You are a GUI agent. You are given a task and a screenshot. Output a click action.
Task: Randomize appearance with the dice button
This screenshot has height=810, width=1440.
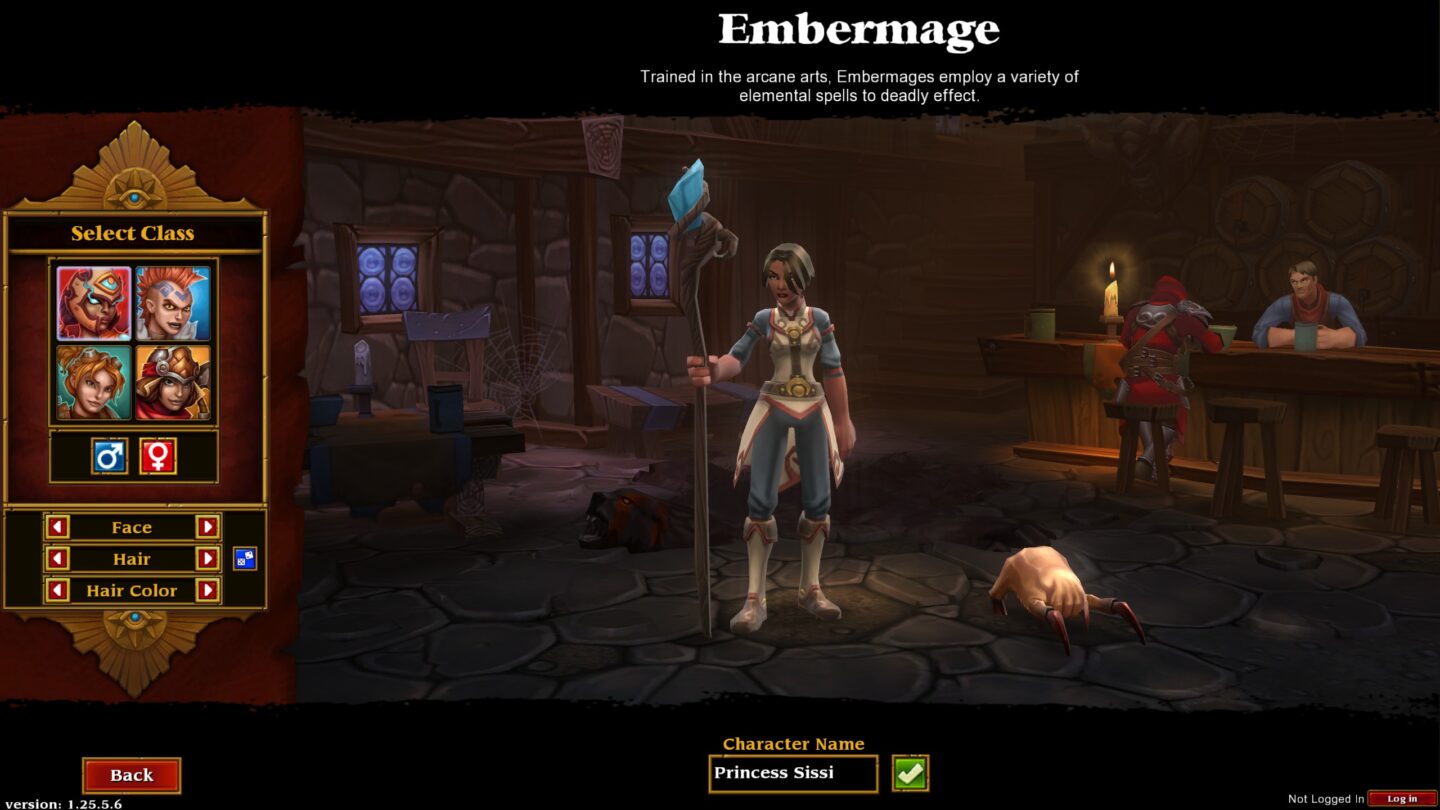pyautogui.click(x=245, y=559)
